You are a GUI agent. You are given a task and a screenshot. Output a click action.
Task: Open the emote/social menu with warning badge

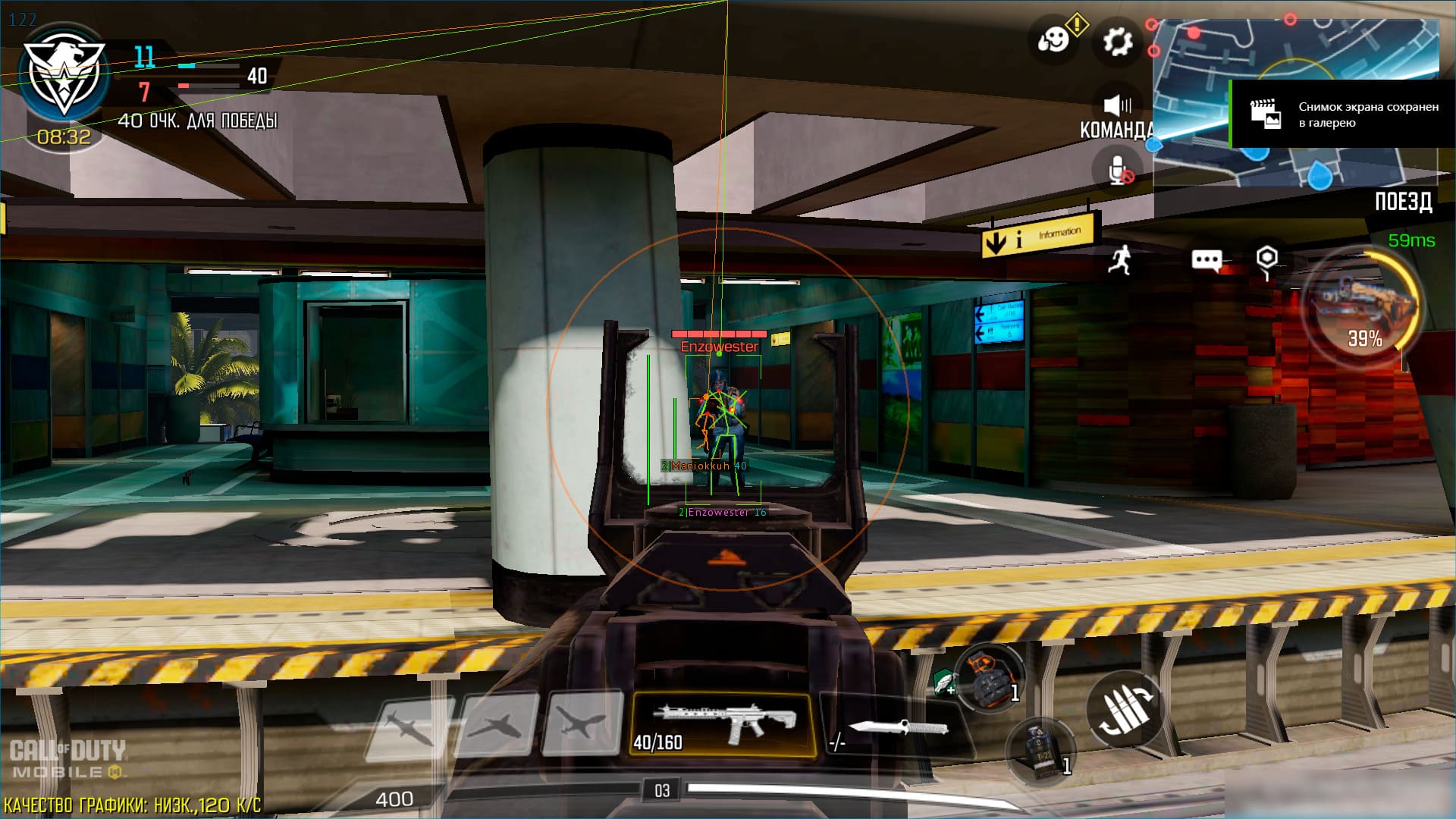pyautogui.click(x=1053, y=39)
